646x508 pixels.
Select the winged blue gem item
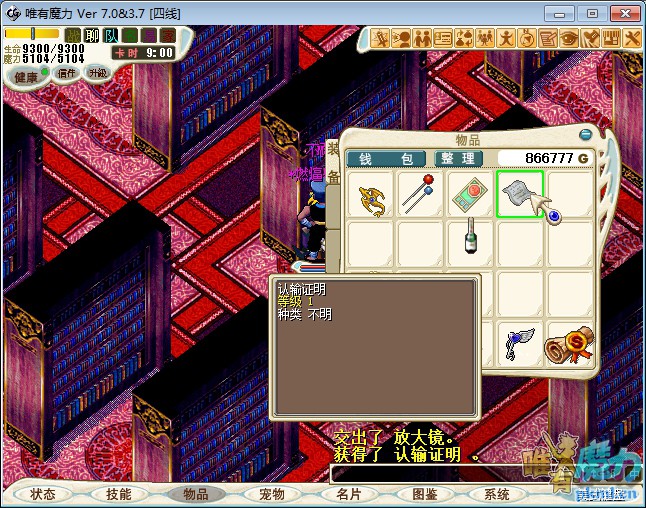tap(520, 343)
